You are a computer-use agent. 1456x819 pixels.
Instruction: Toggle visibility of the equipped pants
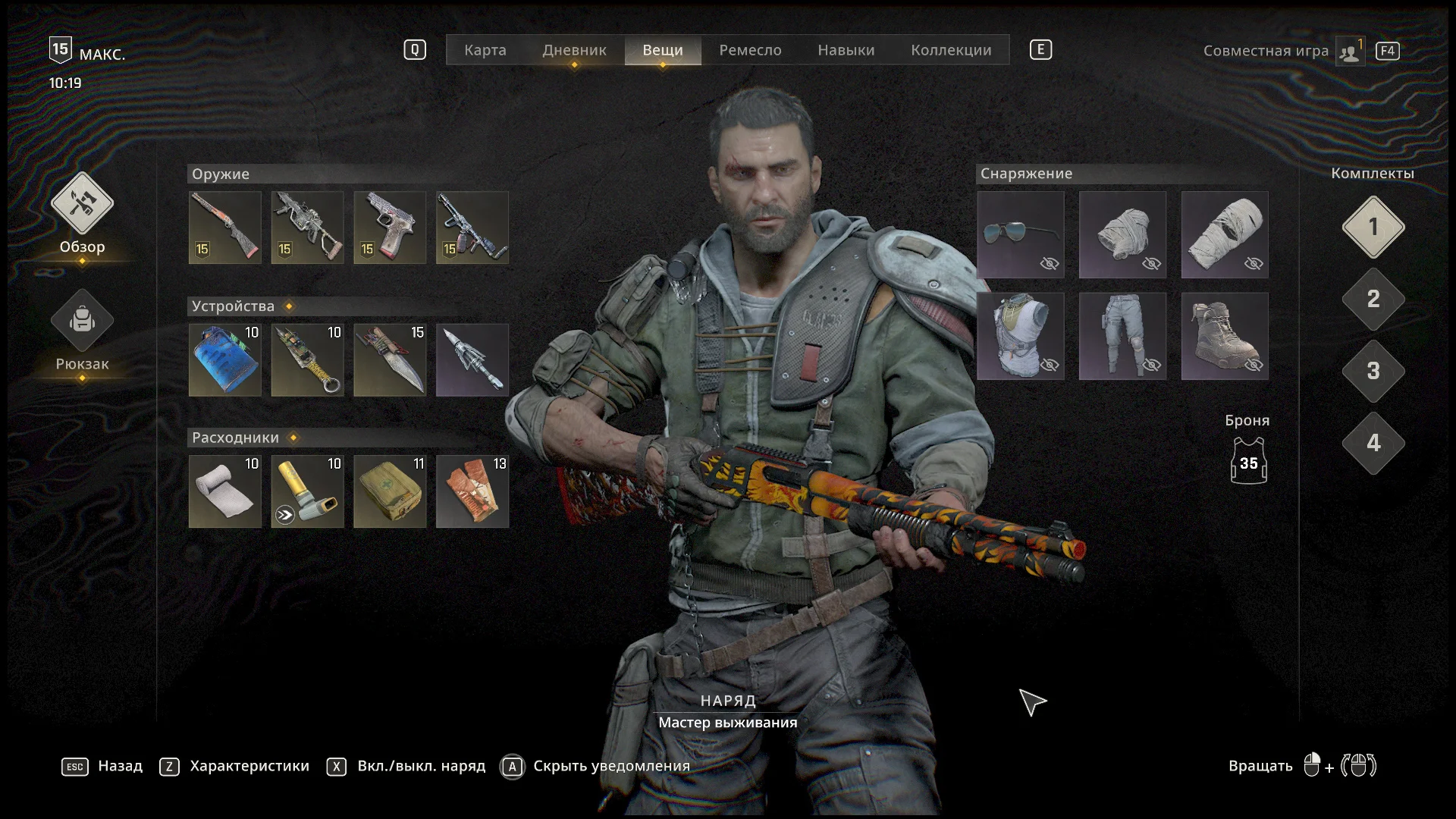coord(1150,365)
